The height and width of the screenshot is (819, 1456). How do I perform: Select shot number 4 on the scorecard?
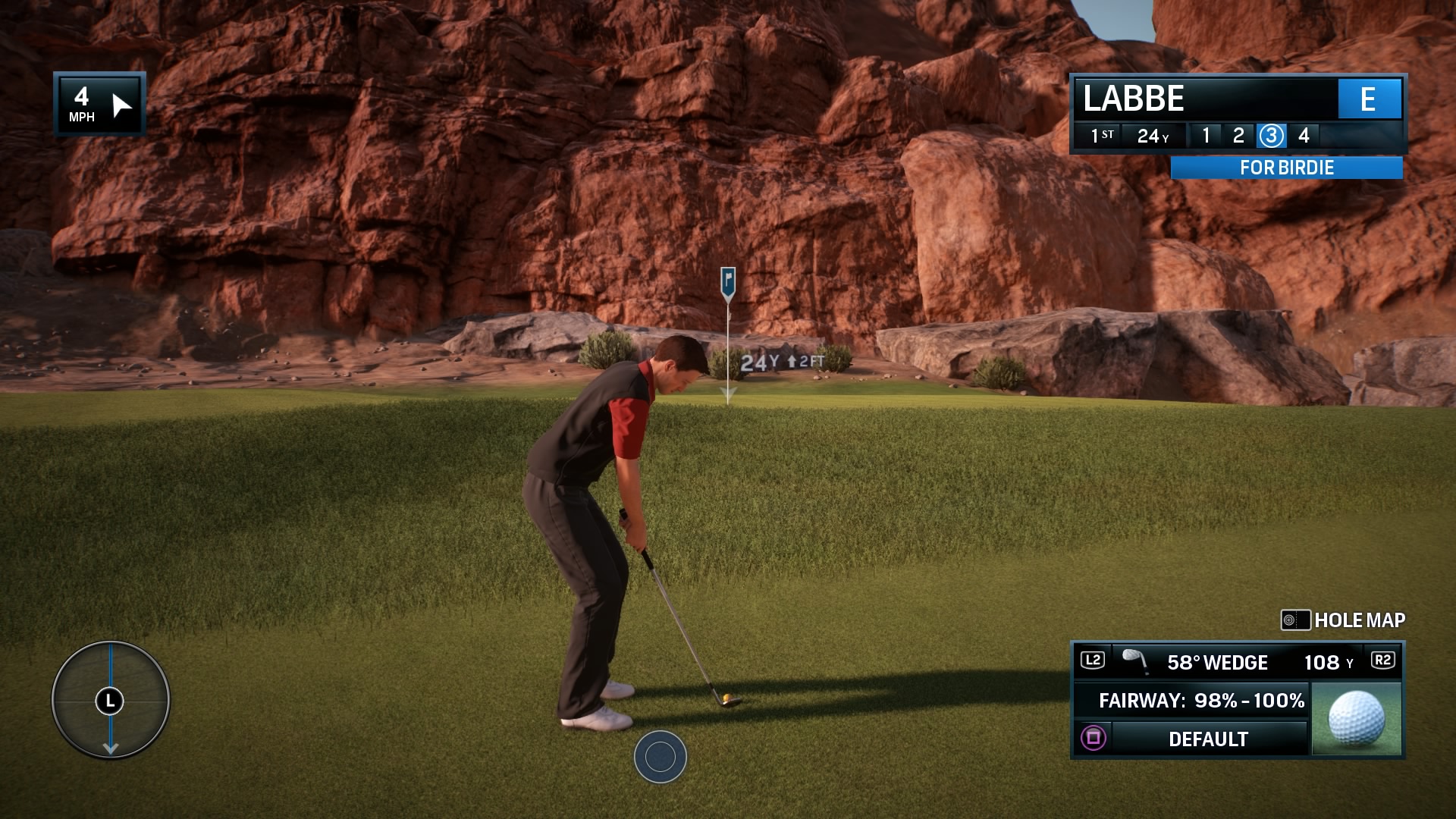coord(1303,136)
